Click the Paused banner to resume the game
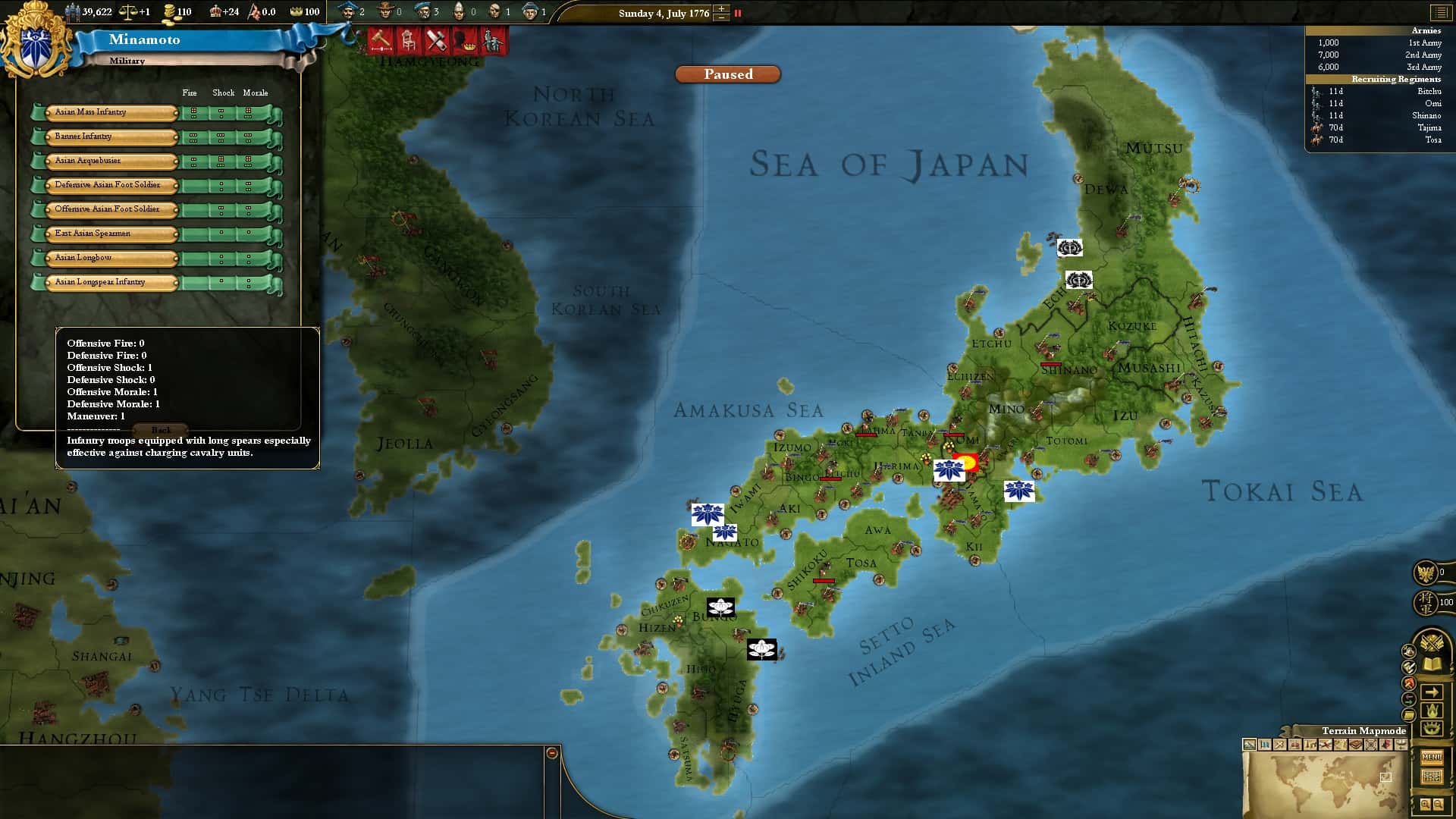The image size is (1456, 819). (726, 74)
